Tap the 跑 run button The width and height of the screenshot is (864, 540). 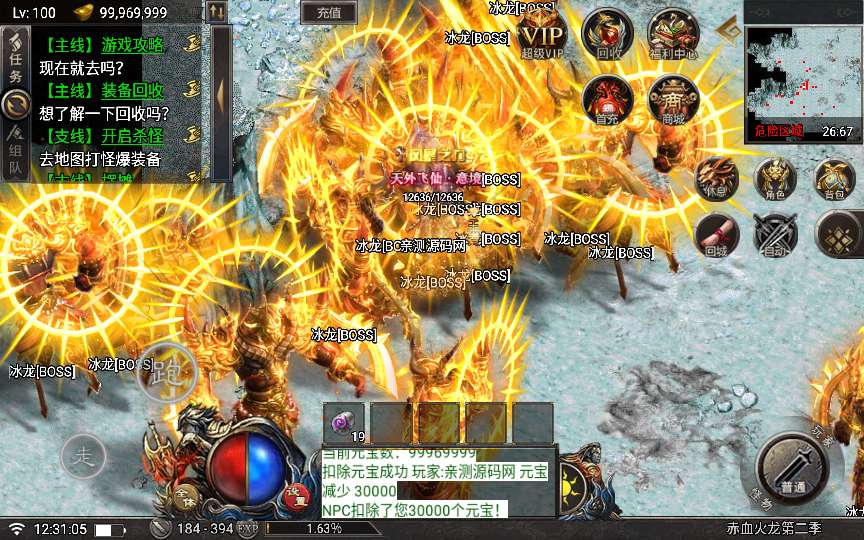pos(166,371)
